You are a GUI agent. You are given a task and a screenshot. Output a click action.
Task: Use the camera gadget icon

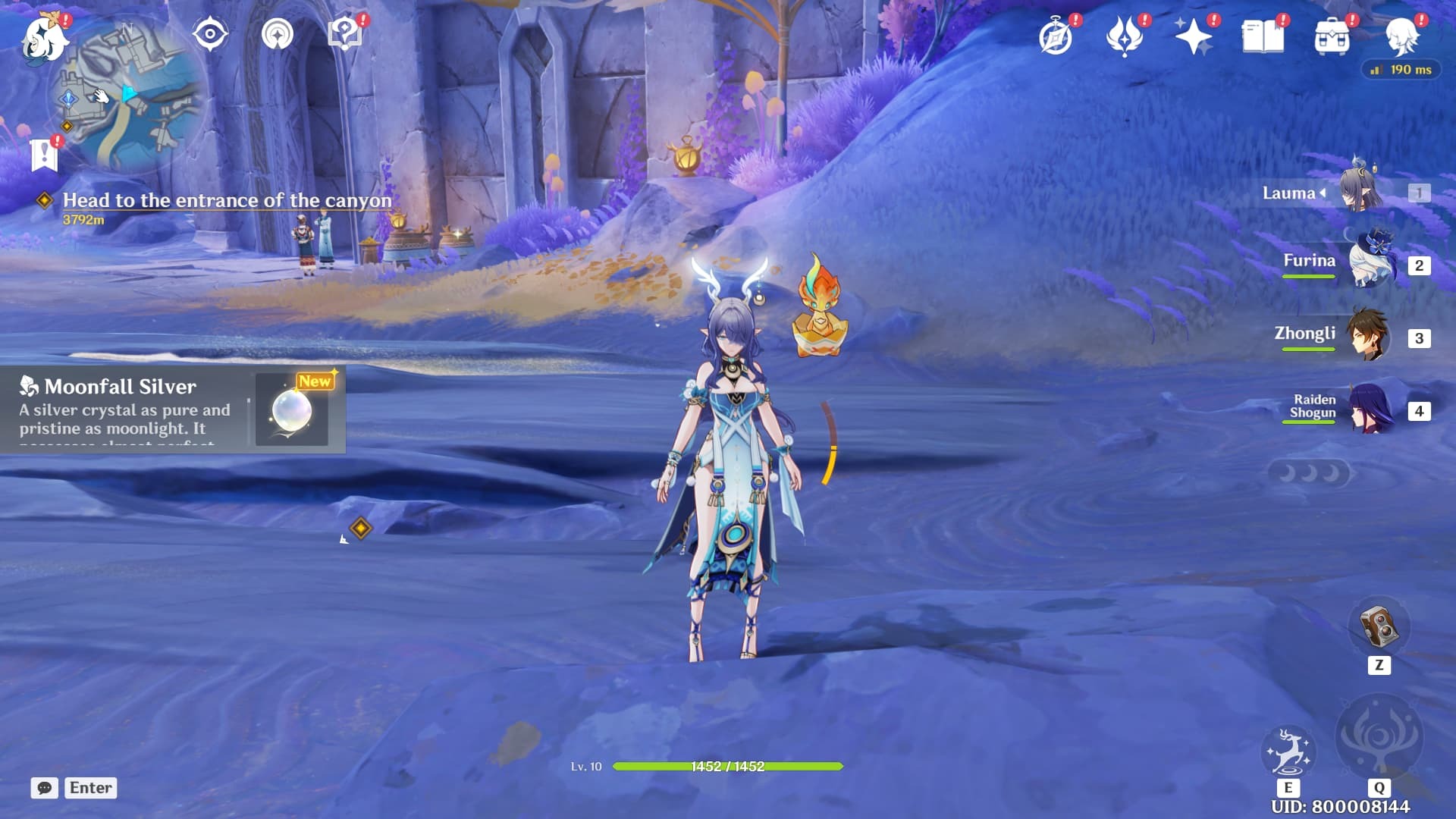tap(1379, 627)
